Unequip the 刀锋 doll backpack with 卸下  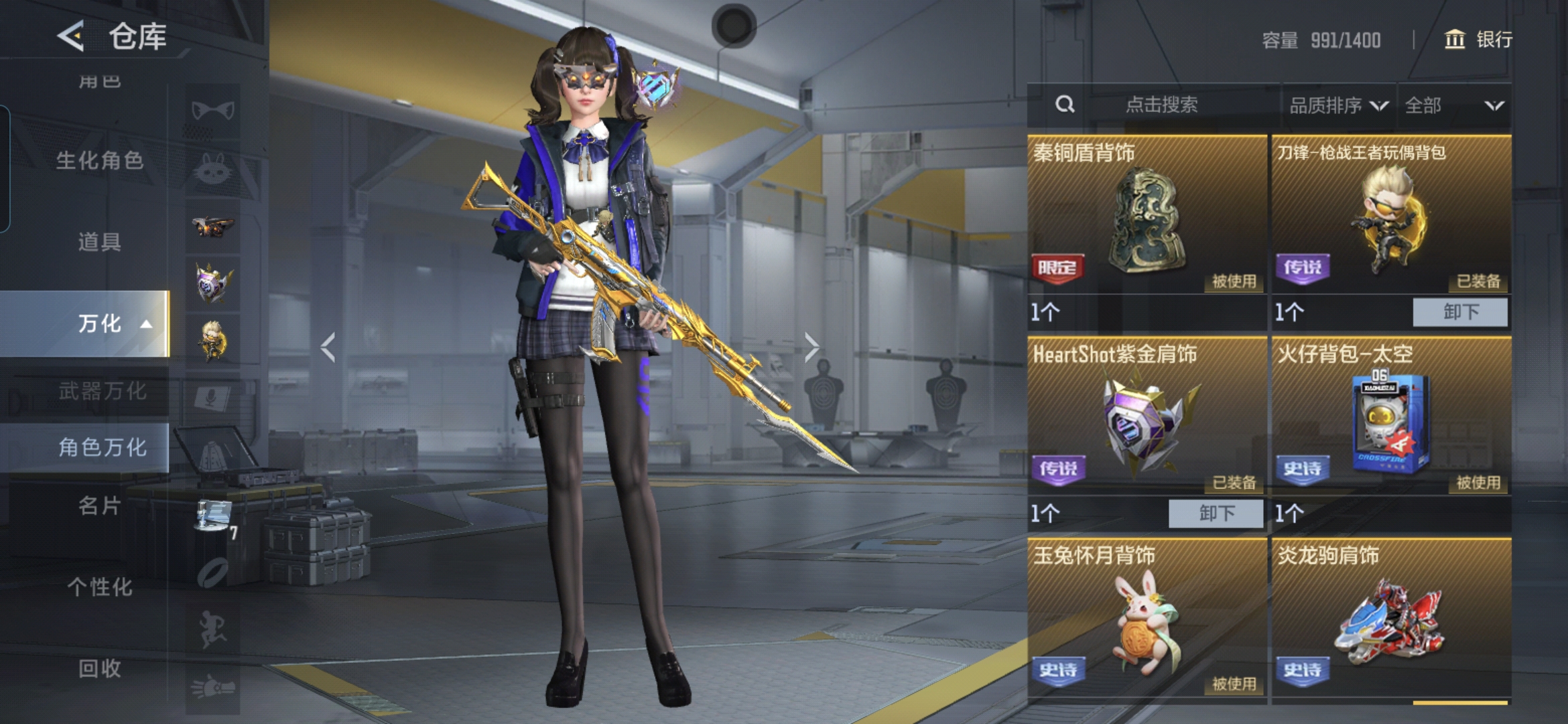tap(1460, 312)
